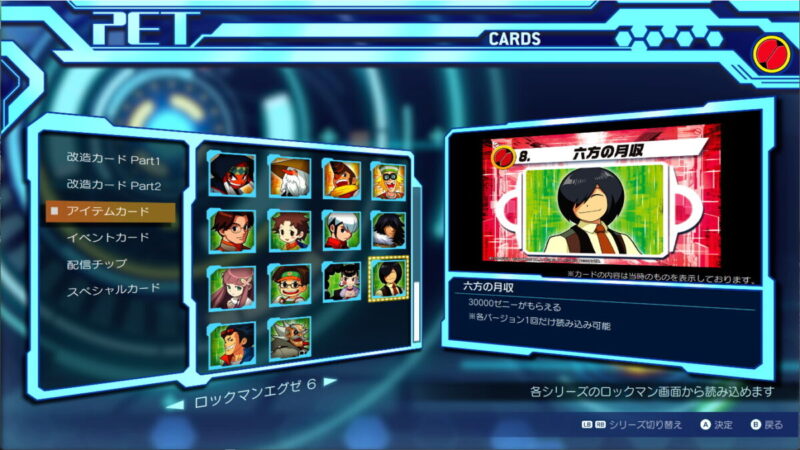The image size is (800, 450).
Task: Choose the grey spiky armored Navi card
Action: click(289, 340)
